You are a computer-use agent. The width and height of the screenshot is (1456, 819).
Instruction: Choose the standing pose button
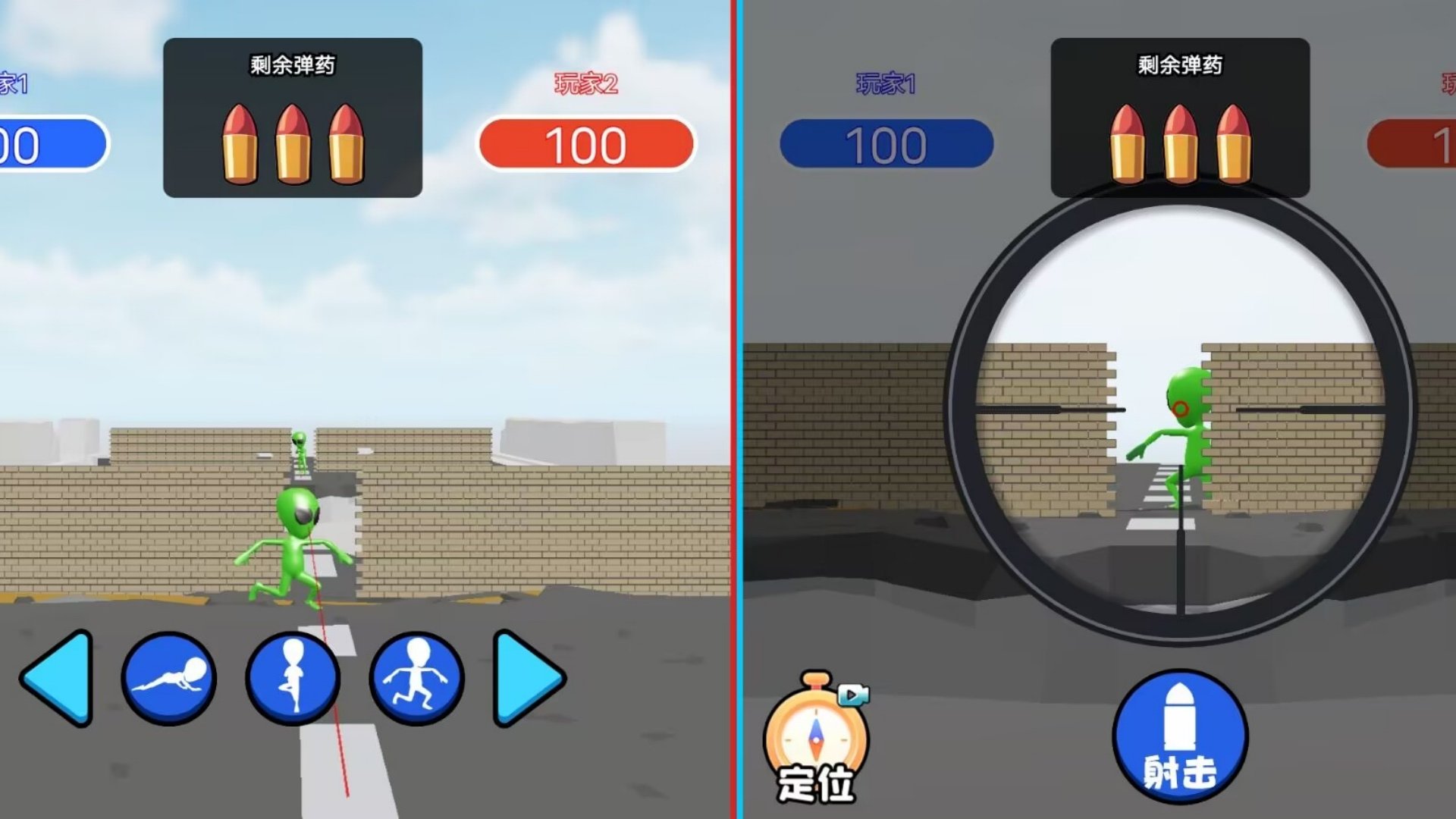click(x=293, y=677)
